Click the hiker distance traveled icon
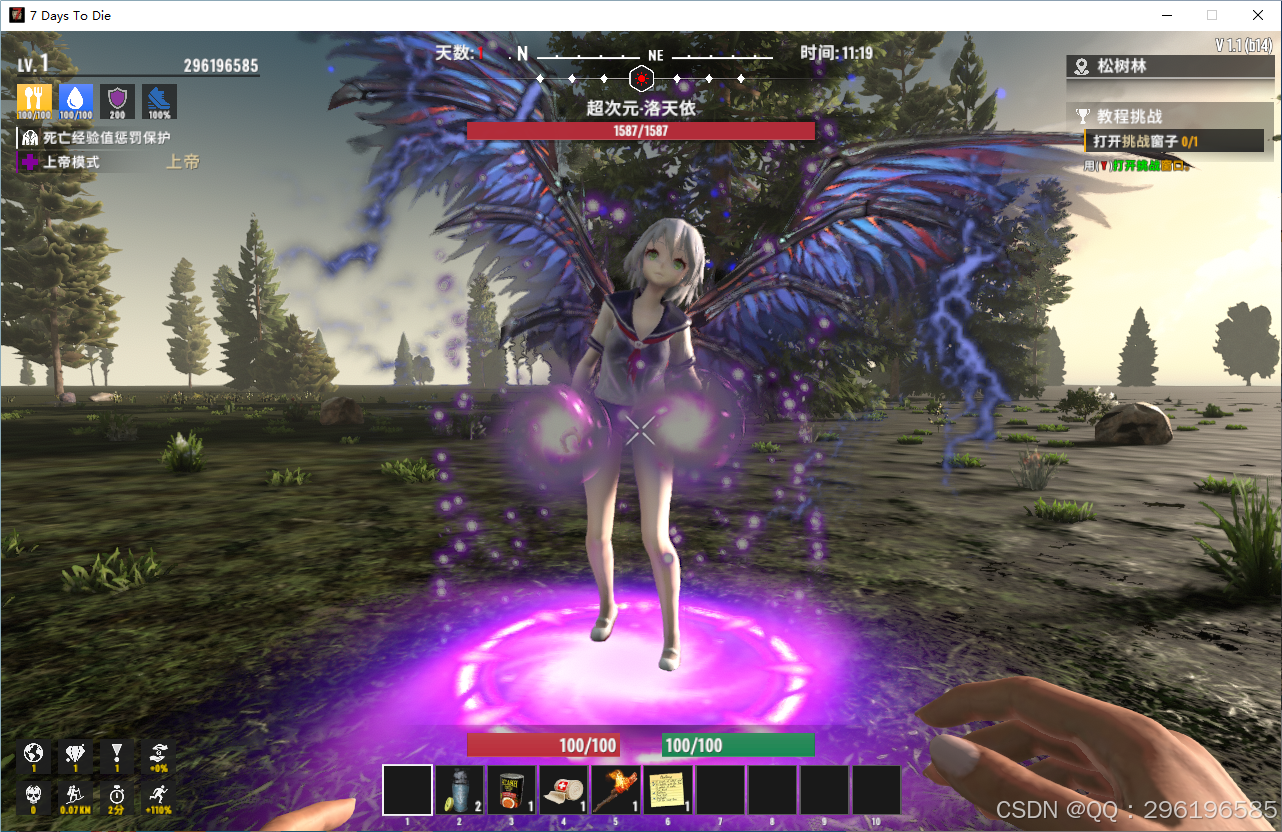1282x832 pixels. (76, 797)
